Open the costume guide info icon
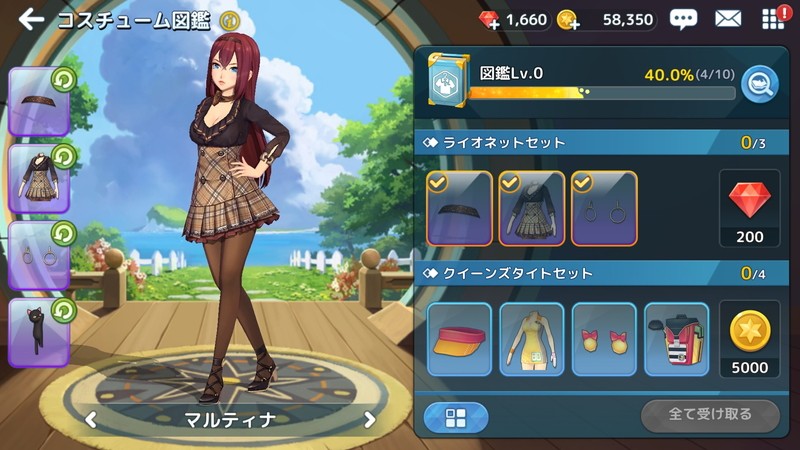Image resolution: width=800 pixels, height=450 pixels. (x=230, y=19)
